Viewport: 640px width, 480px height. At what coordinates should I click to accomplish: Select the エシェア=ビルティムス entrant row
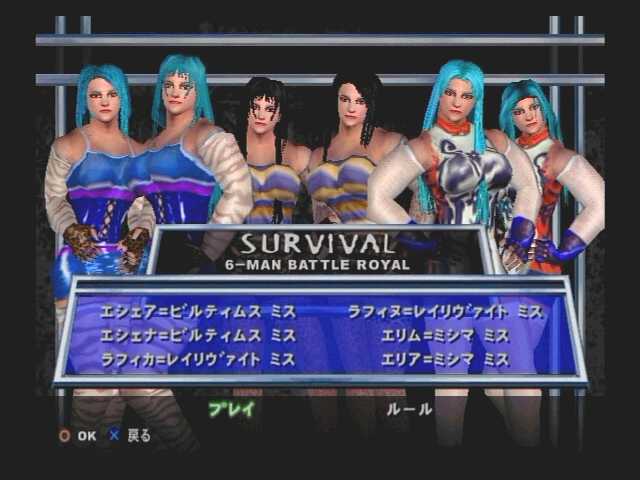point(197,312)
